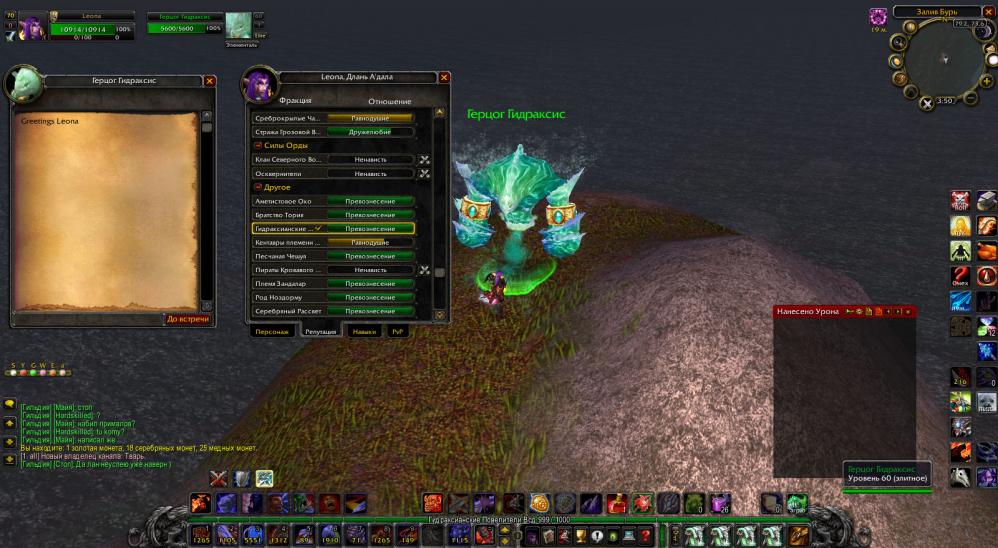Close the Leona character panel
Screen dimensions: 998x548
coord(444,77)
